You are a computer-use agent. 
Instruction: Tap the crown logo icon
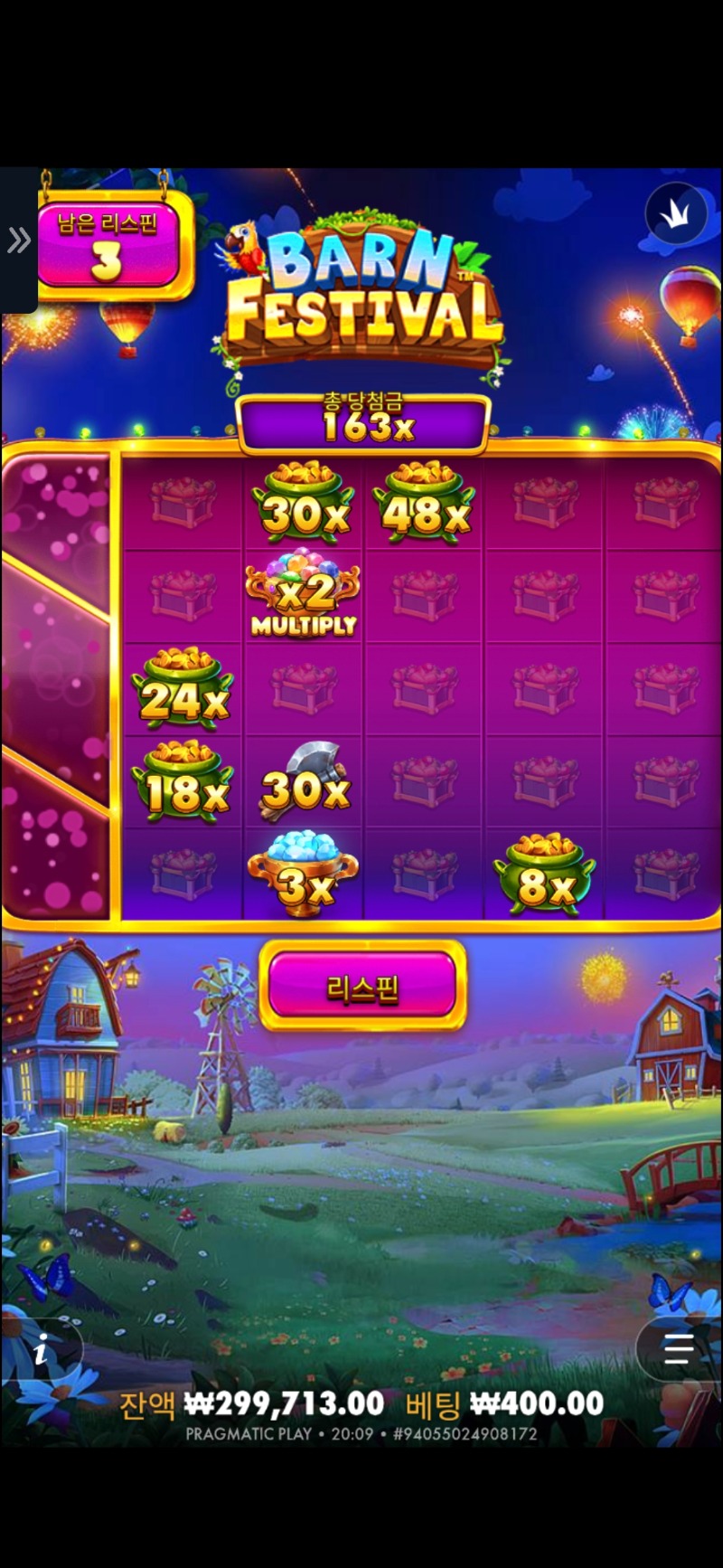click(x=676, y=213)
